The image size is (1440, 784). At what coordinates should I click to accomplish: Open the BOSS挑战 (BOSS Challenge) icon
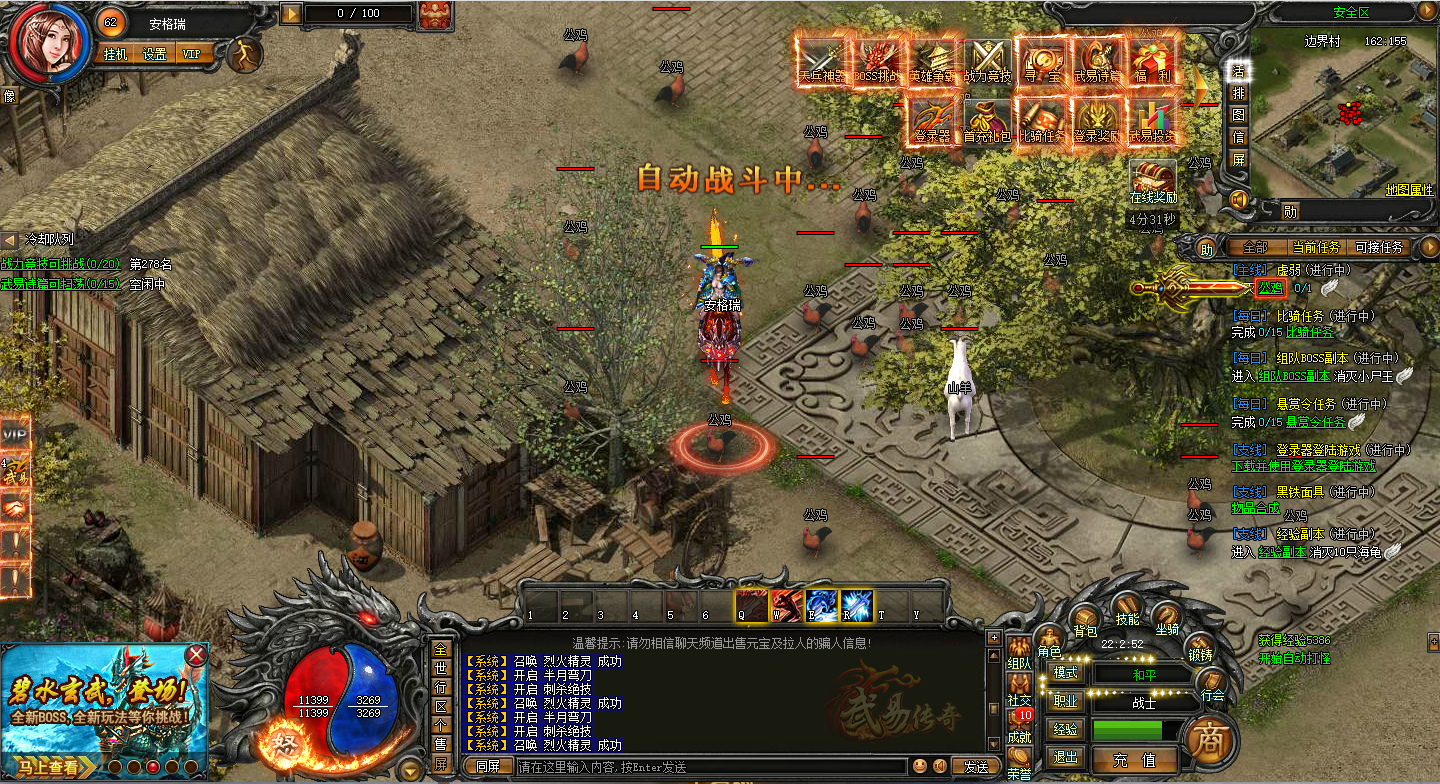876,62
